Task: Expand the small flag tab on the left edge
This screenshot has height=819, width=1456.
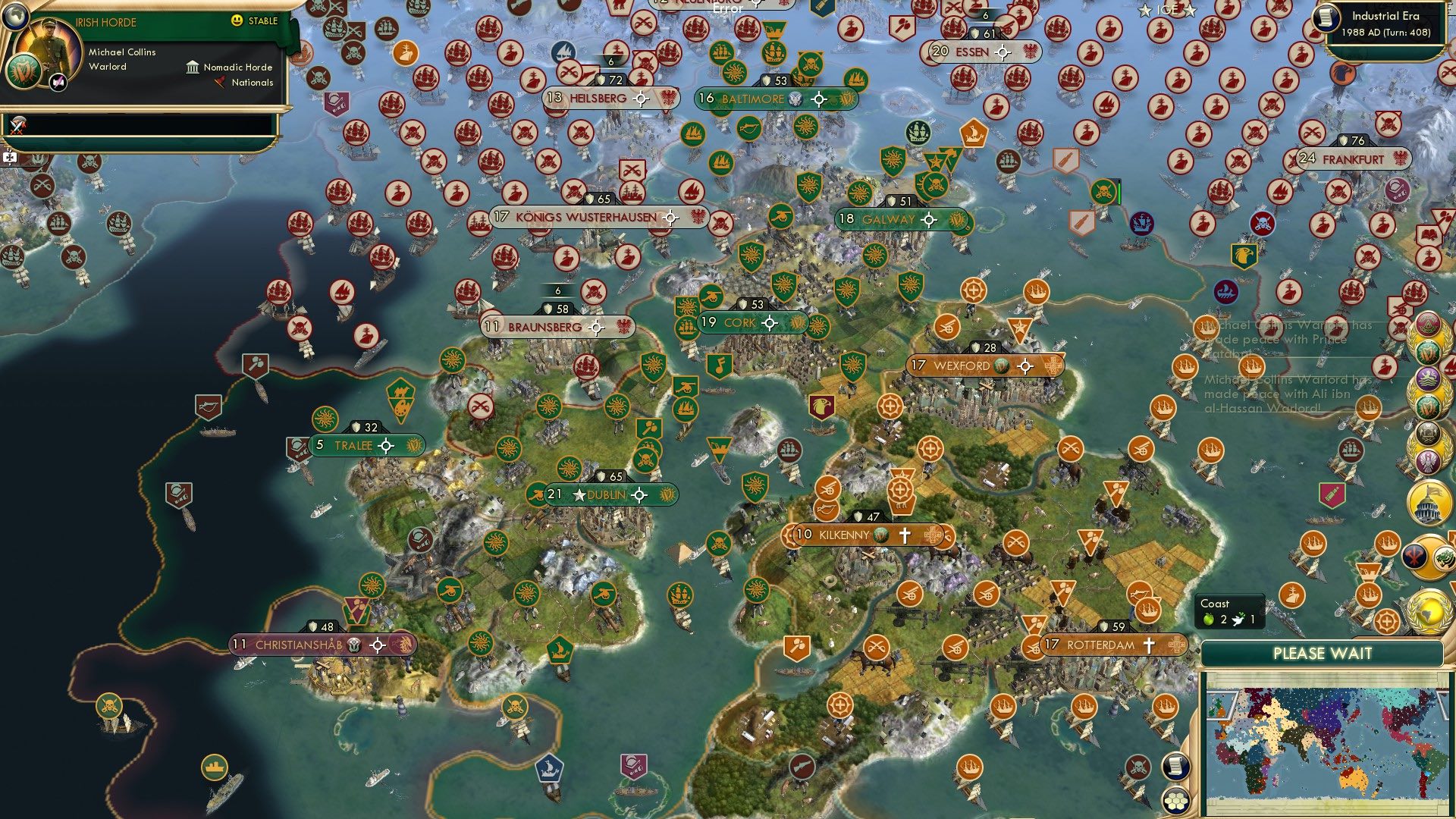Action: point(9,157)
